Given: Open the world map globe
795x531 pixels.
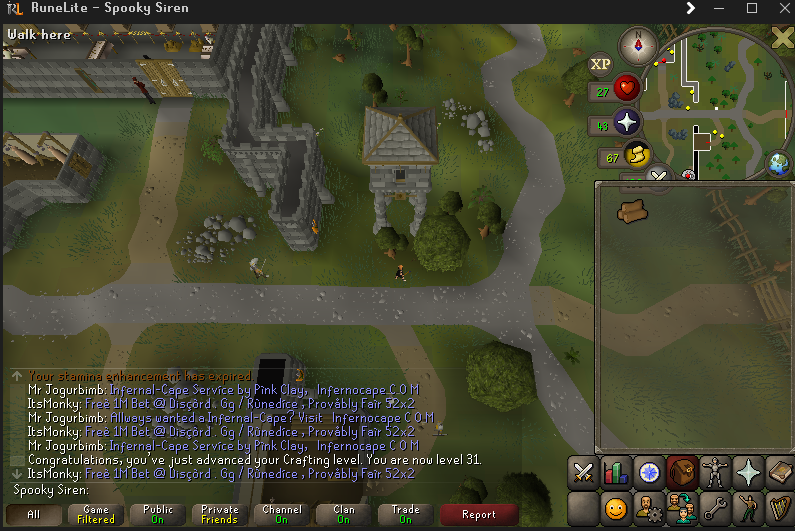Looking at the screenshot, I should tap(779, 163).
